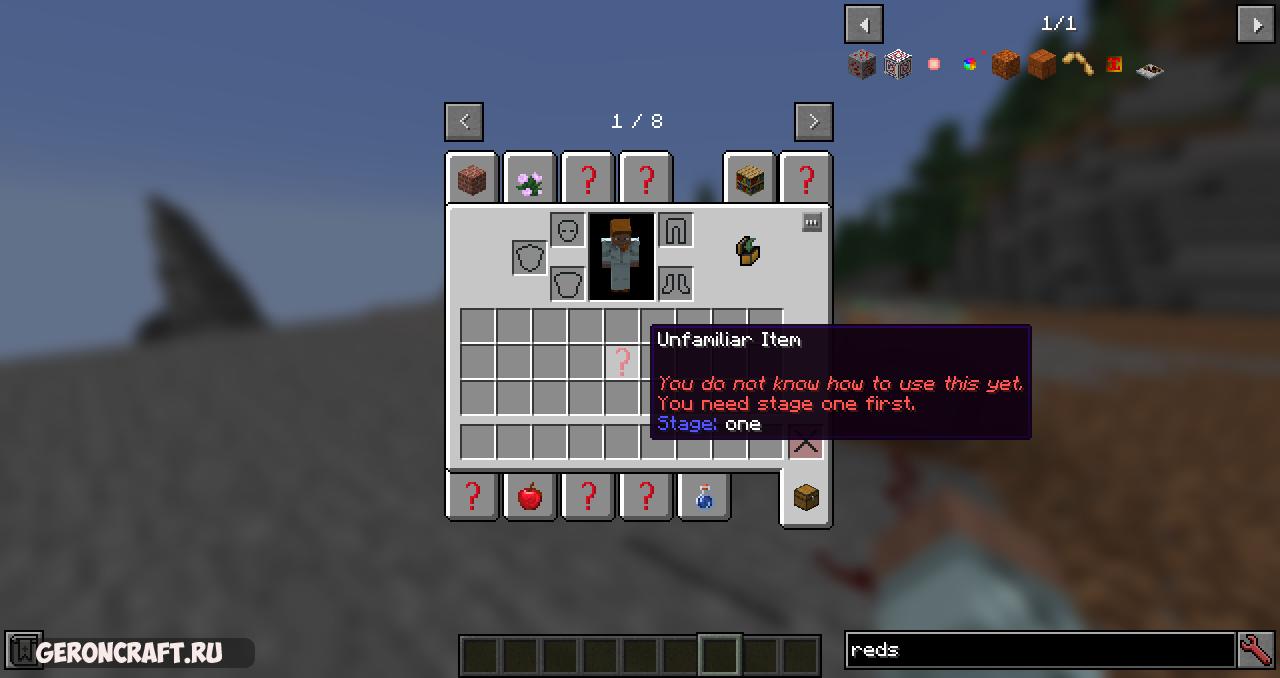Show previous page of JEI item list

[x=863, y=24]
